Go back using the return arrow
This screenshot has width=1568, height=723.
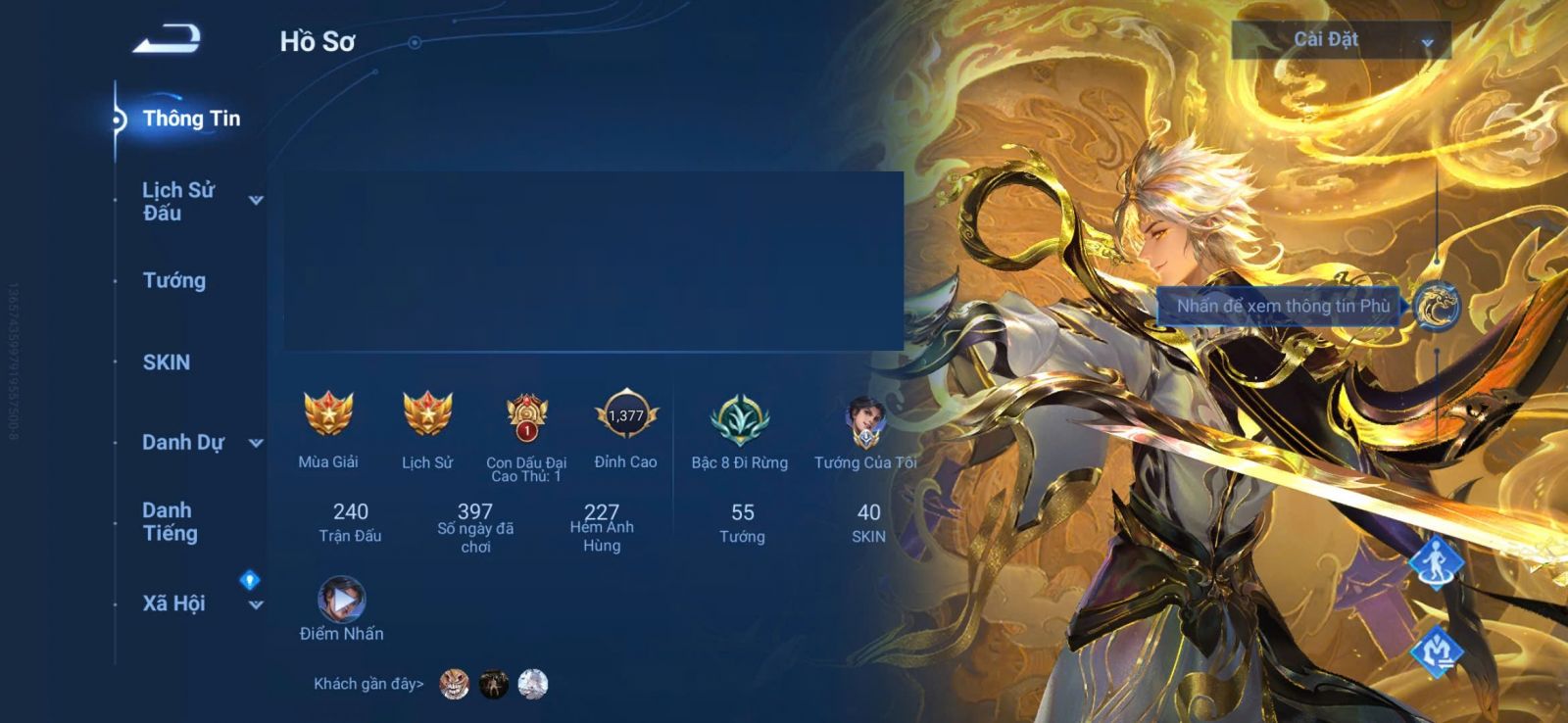(167, 39)
